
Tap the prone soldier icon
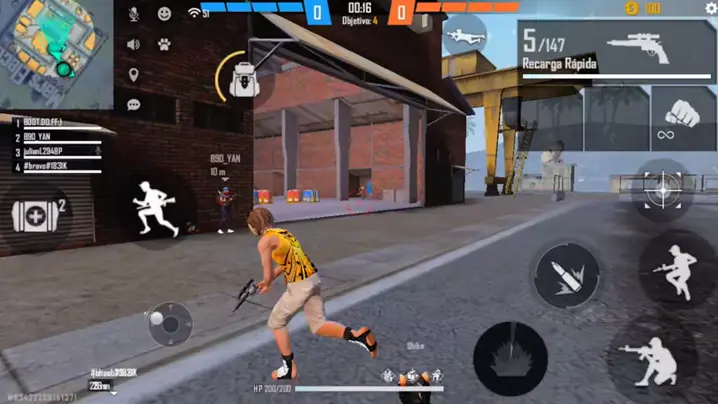464,35
